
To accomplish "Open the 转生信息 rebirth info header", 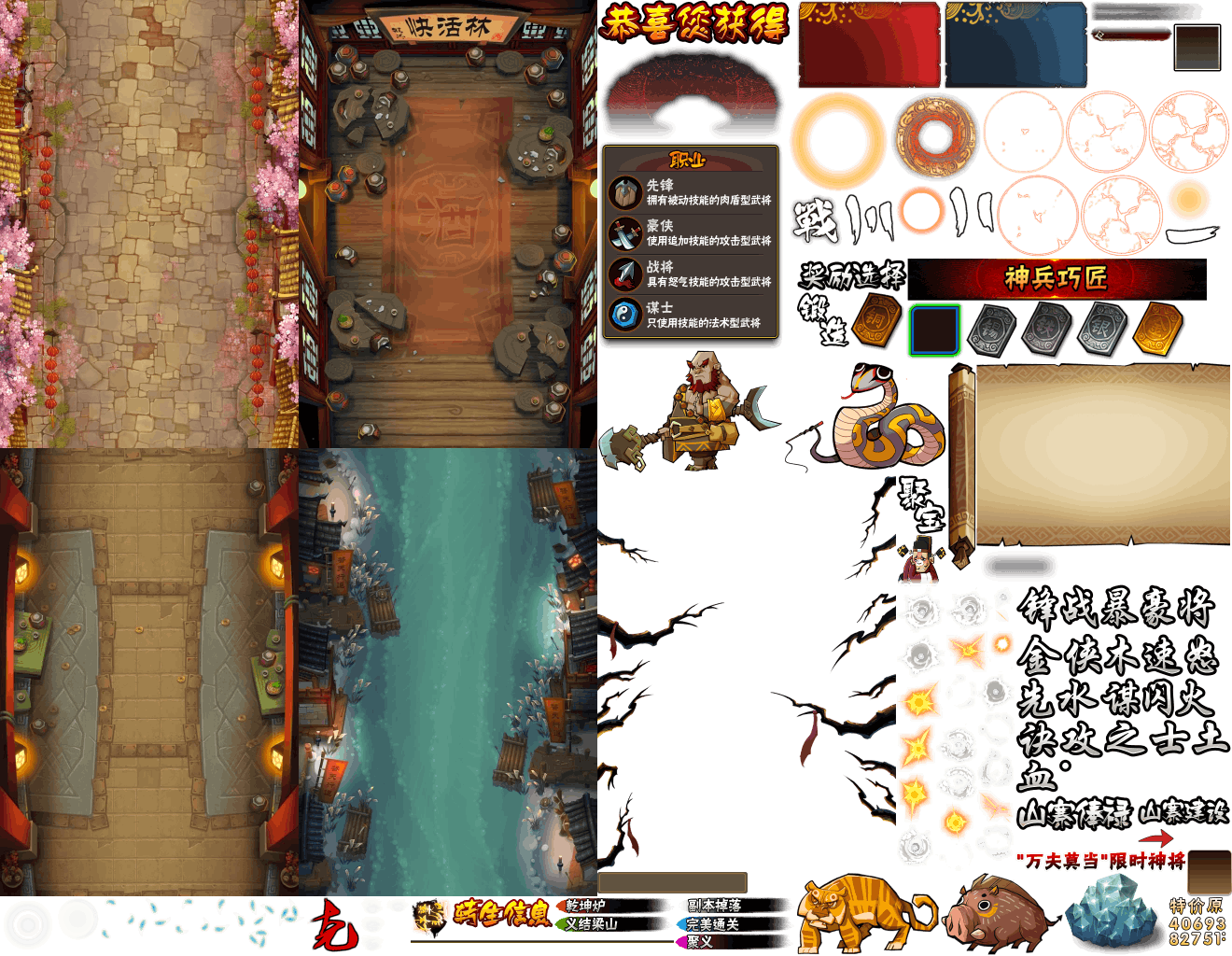I will tap(501, 913).
